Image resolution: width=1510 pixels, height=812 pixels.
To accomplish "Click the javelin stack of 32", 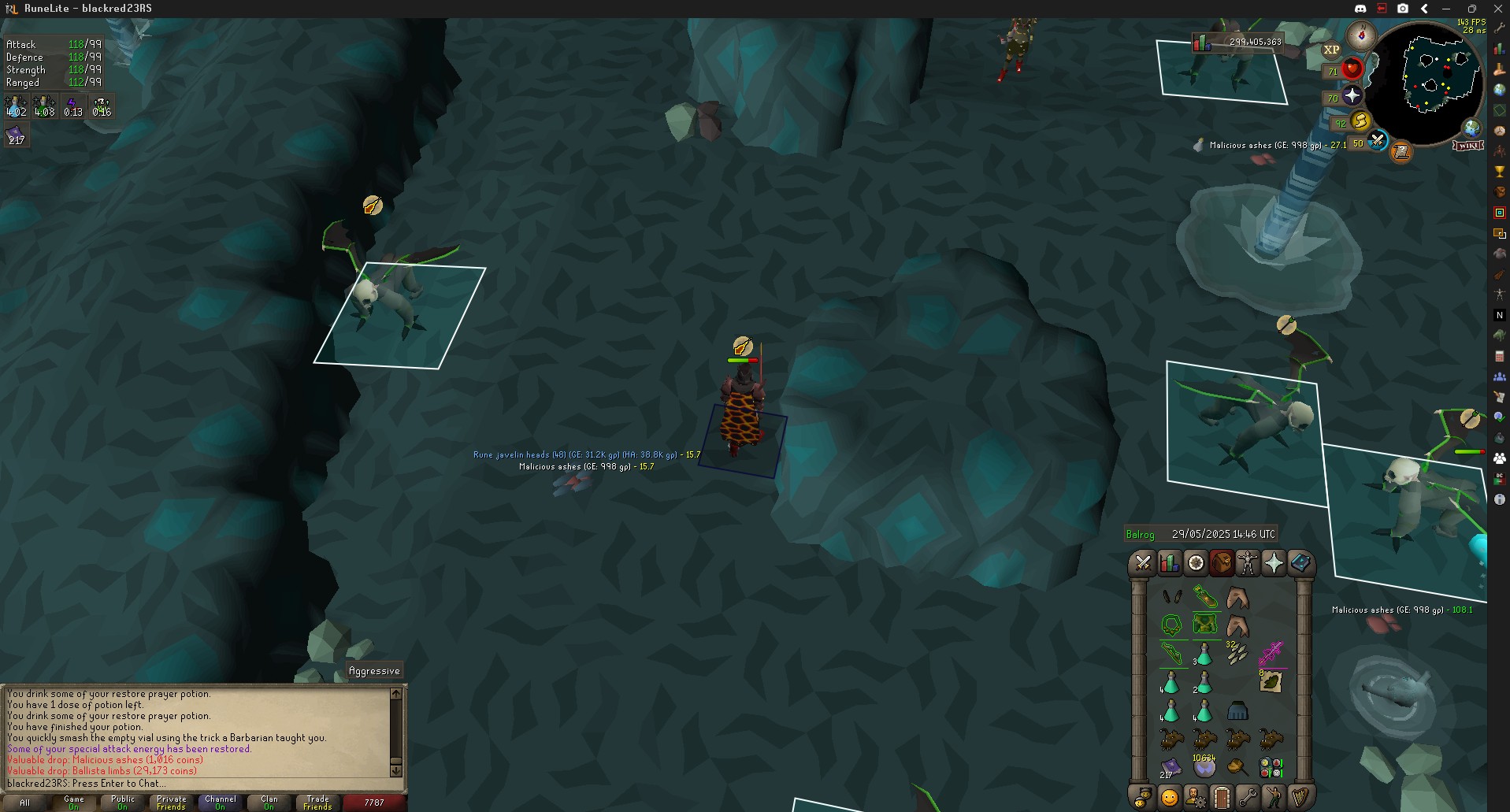I will (1237, 653).
